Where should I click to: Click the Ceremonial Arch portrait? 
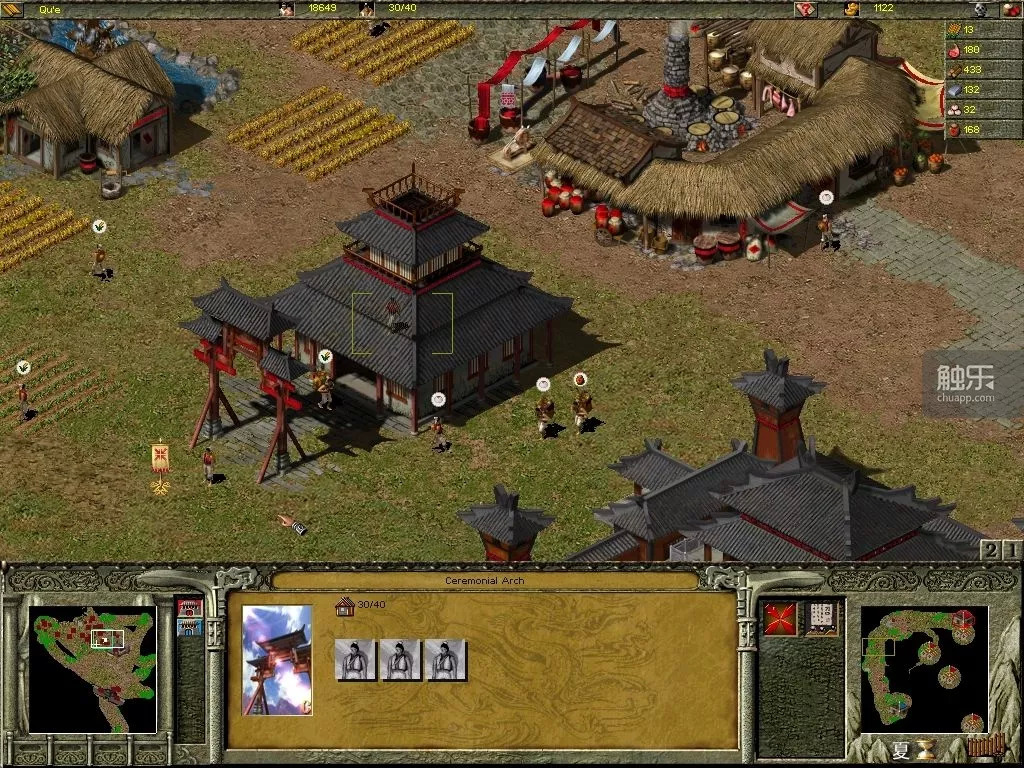[x=277, y=660]
